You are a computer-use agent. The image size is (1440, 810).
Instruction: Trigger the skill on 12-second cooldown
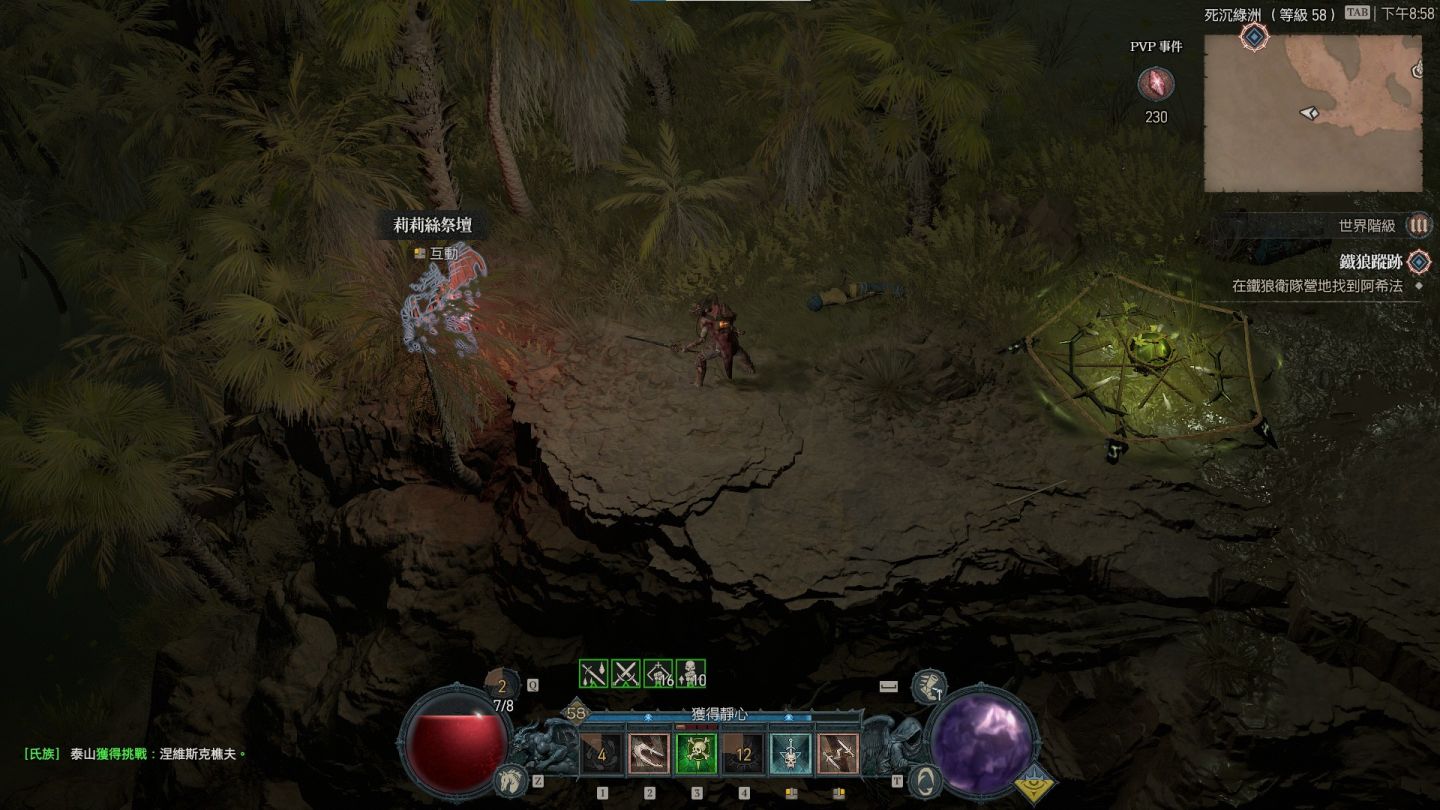[743, 754]
